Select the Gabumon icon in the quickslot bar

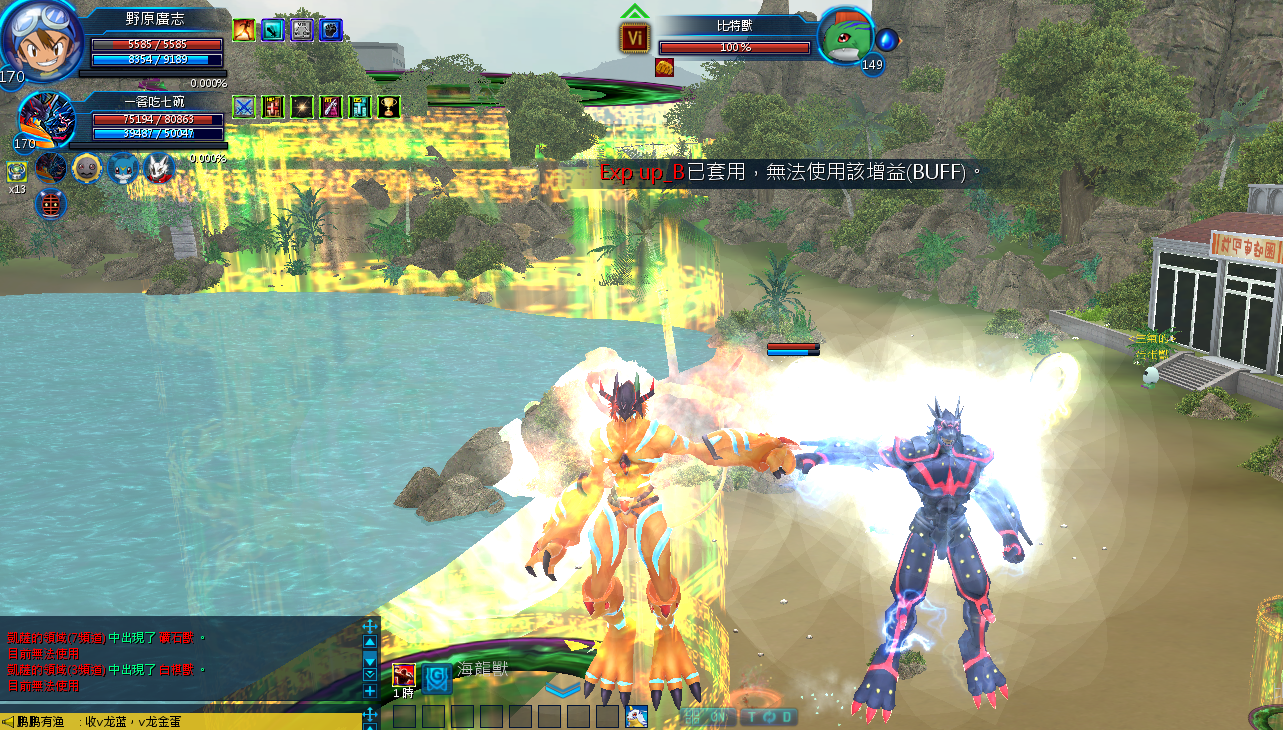[x=636, y=716]
